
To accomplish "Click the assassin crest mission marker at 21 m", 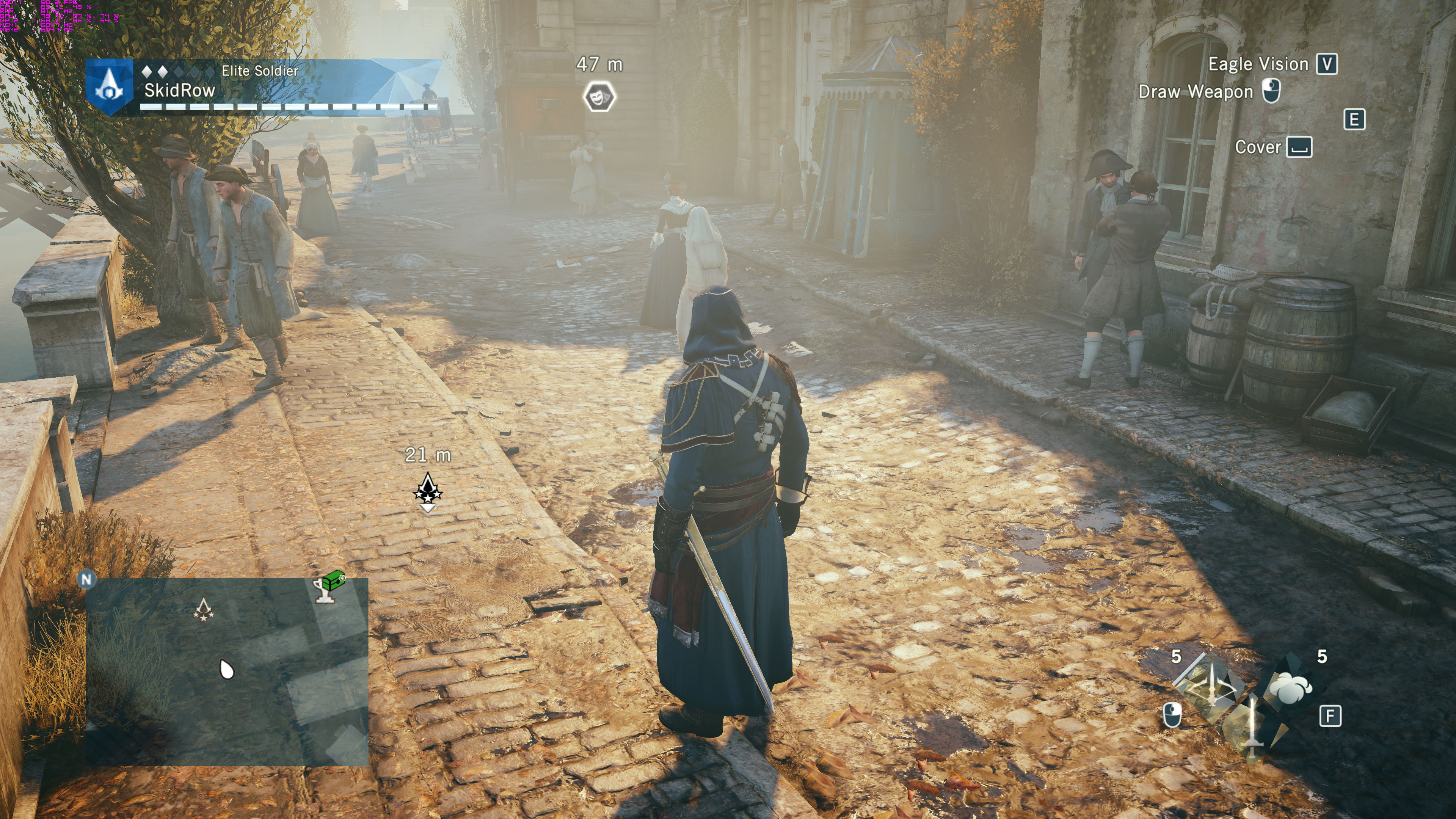I will point(428,490).
